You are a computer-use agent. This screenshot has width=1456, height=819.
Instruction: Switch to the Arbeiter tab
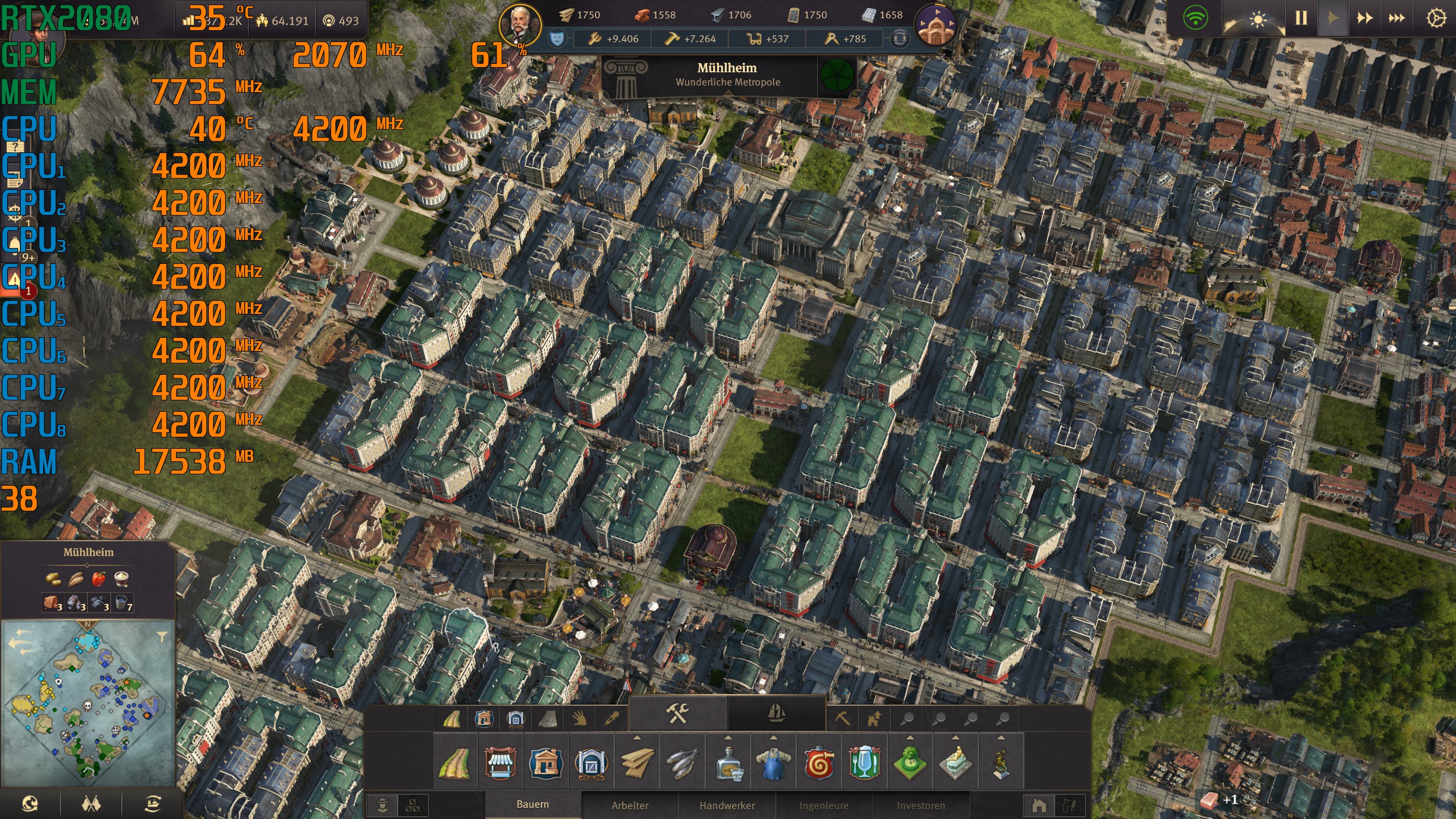click(x=629, y=806)
